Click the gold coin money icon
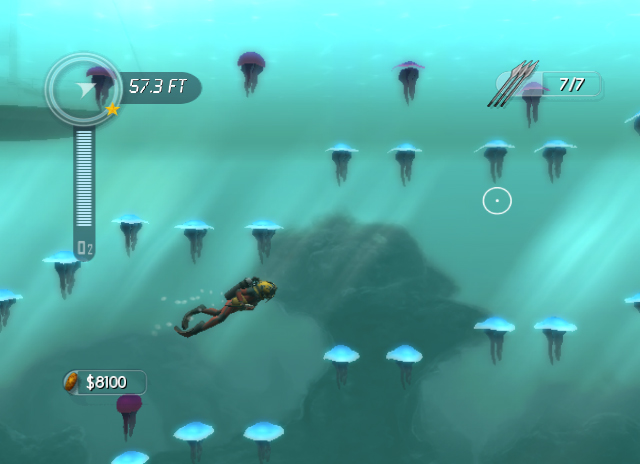 (72, 382)
